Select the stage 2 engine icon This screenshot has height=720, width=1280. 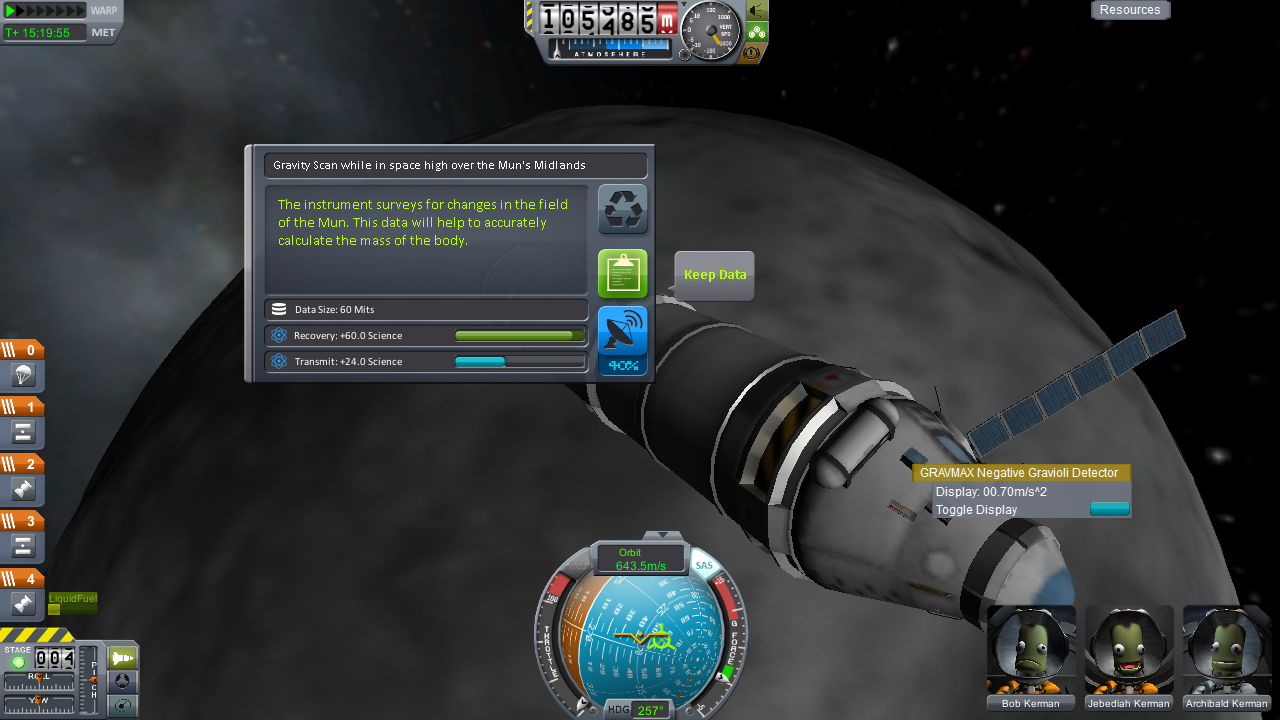click(x=23, y=489)
